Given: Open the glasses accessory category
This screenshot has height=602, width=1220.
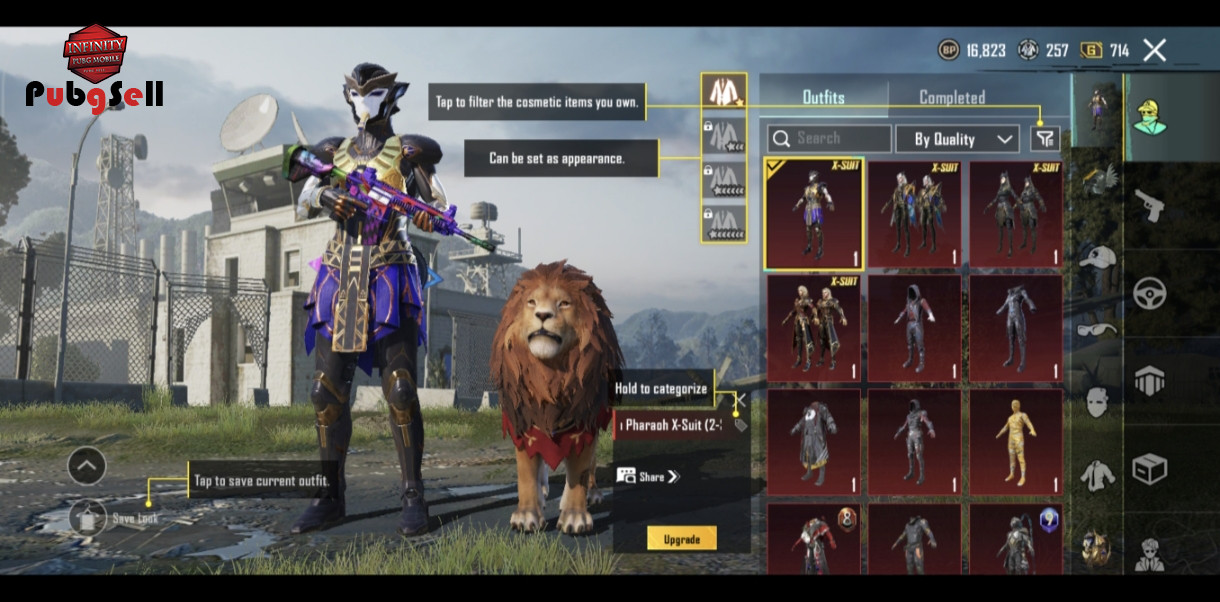Looking at the screenshot, I should coord(1097,329).
